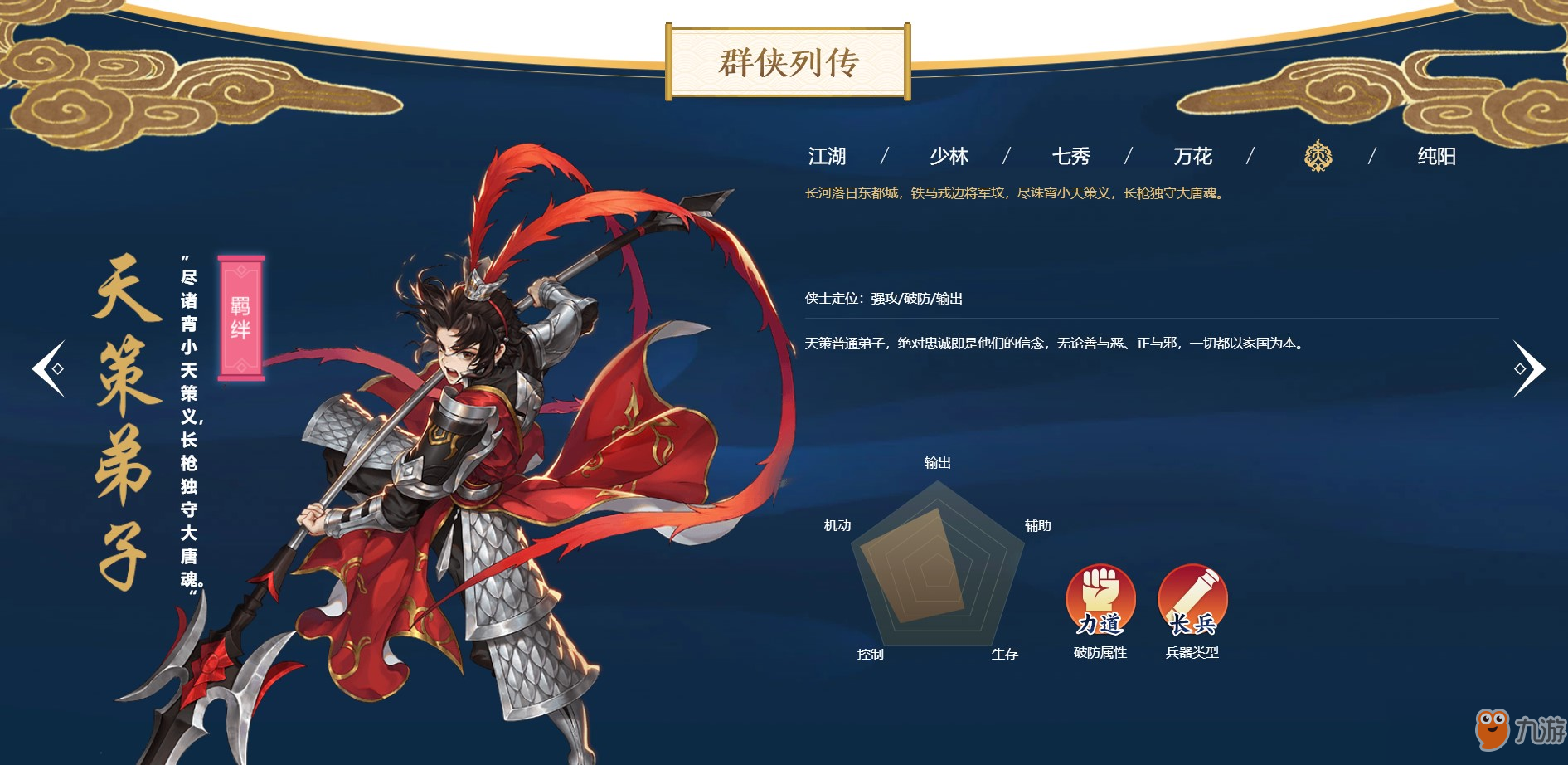
Task: Click the 兵器类型 label
Action: coord(1194,651)
